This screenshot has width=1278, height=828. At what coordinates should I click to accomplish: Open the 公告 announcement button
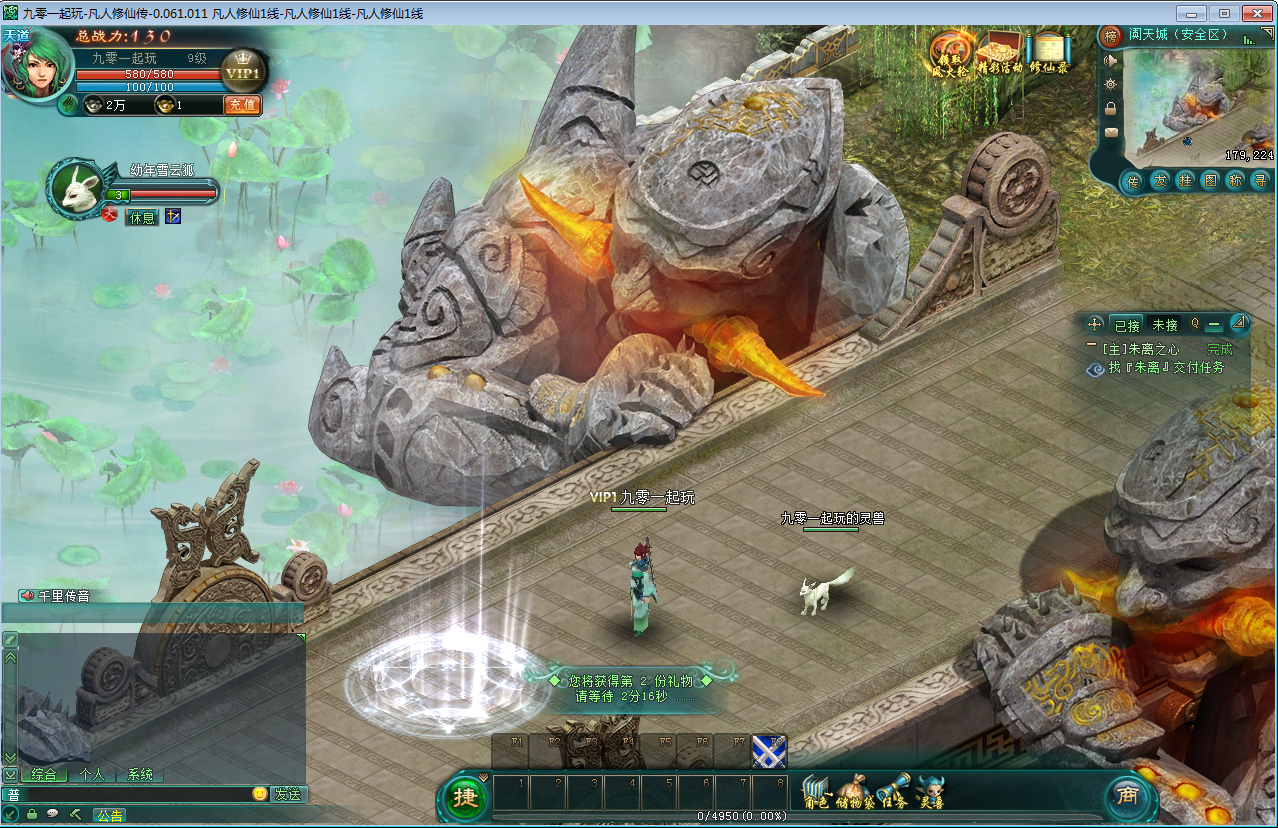[109, 815]
